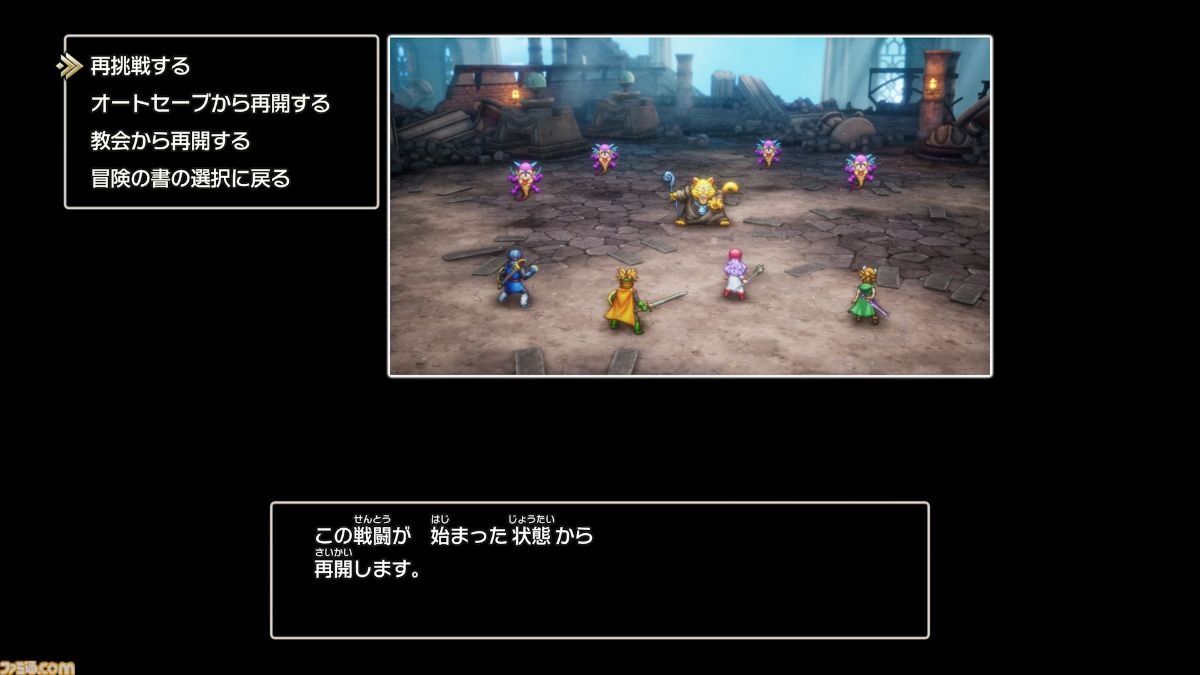Choose オートセーブから再開する option
Image resolution: width=1200 pixels, height=675 pixels.
click(x=210, y=103)
